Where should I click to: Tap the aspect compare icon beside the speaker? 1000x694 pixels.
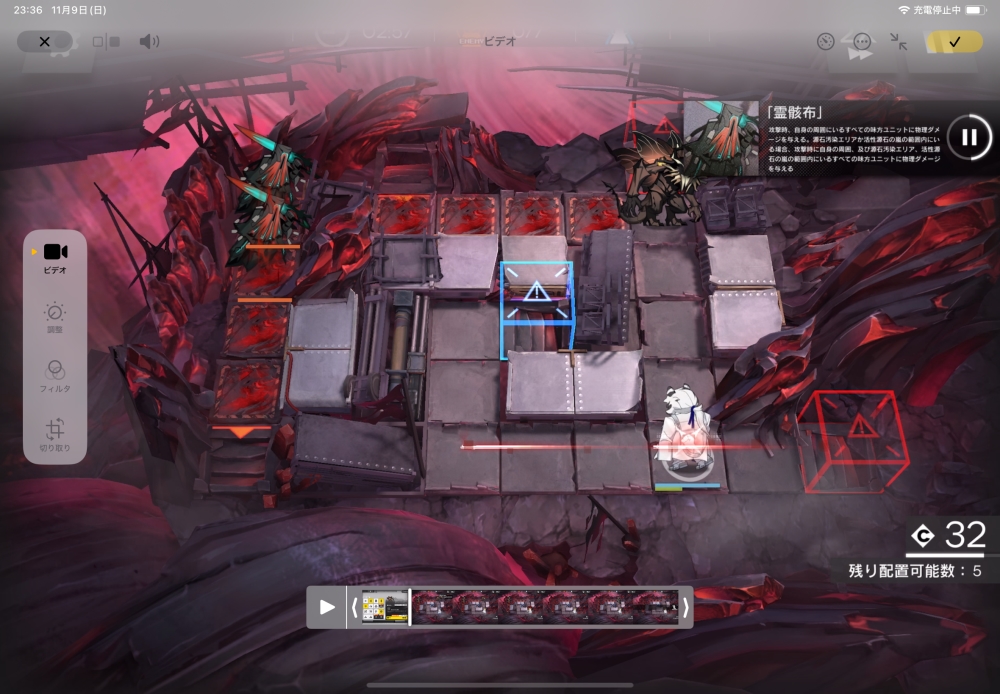pos(105,42)
